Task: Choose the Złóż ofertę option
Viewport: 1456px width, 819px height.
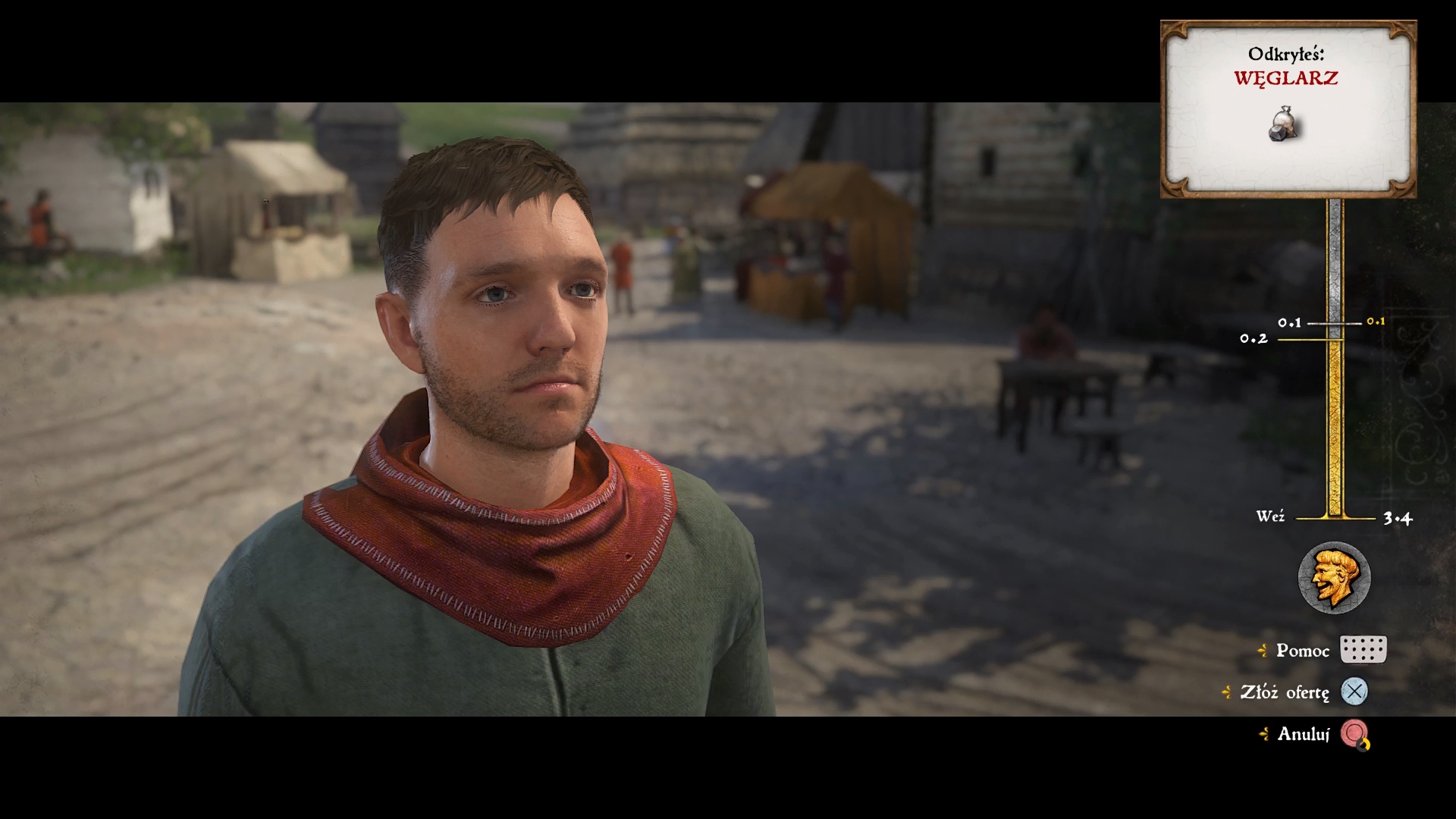Action: click(1285, 692)
